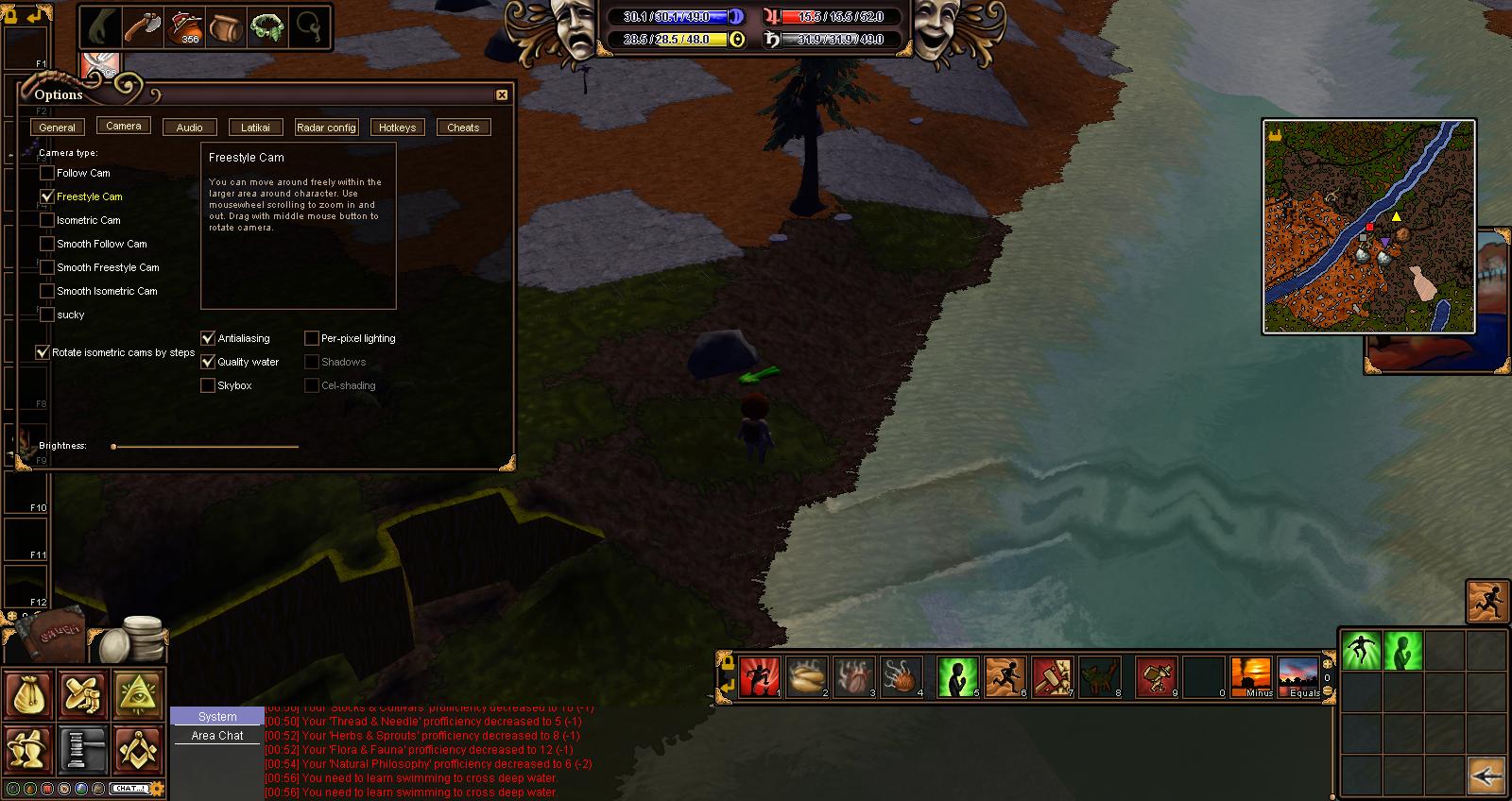
Task: Select the axe in the top toolbar
Action: [142, 26]
